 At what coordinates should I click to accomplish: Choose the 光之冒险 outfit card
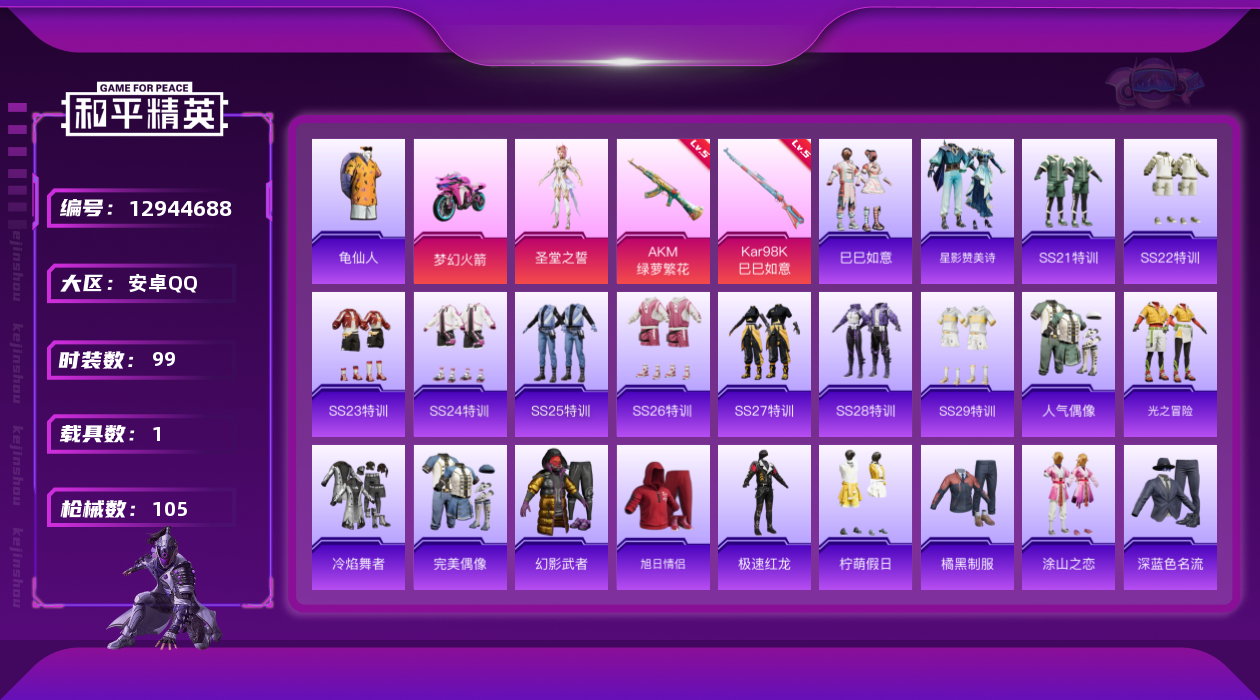(1170, 364)
